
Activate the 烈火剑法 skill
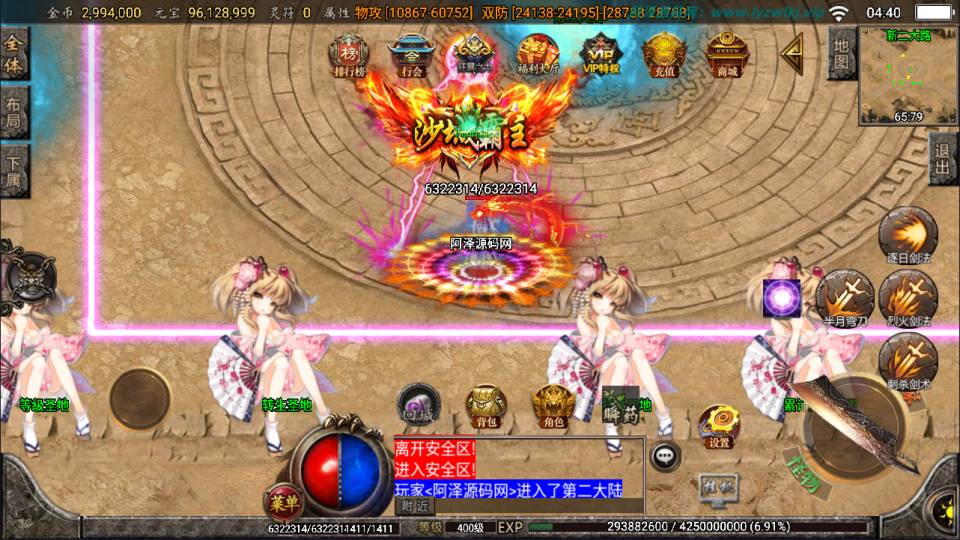point(907,297)
